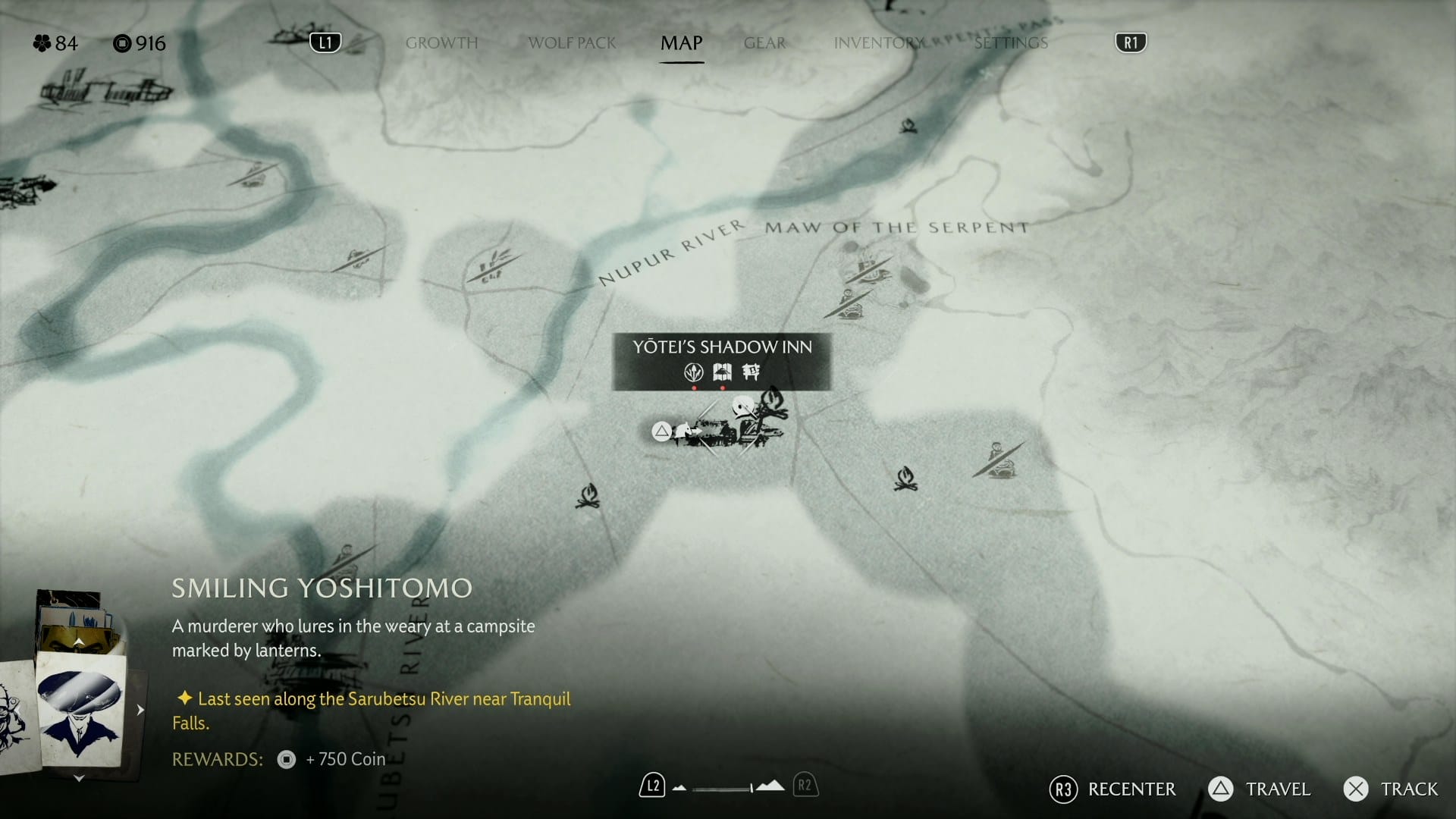Viewport: 1456px width, 819px height.
Task: Click the right chevron beside the bounty card stack
Action: click(140, 710)
